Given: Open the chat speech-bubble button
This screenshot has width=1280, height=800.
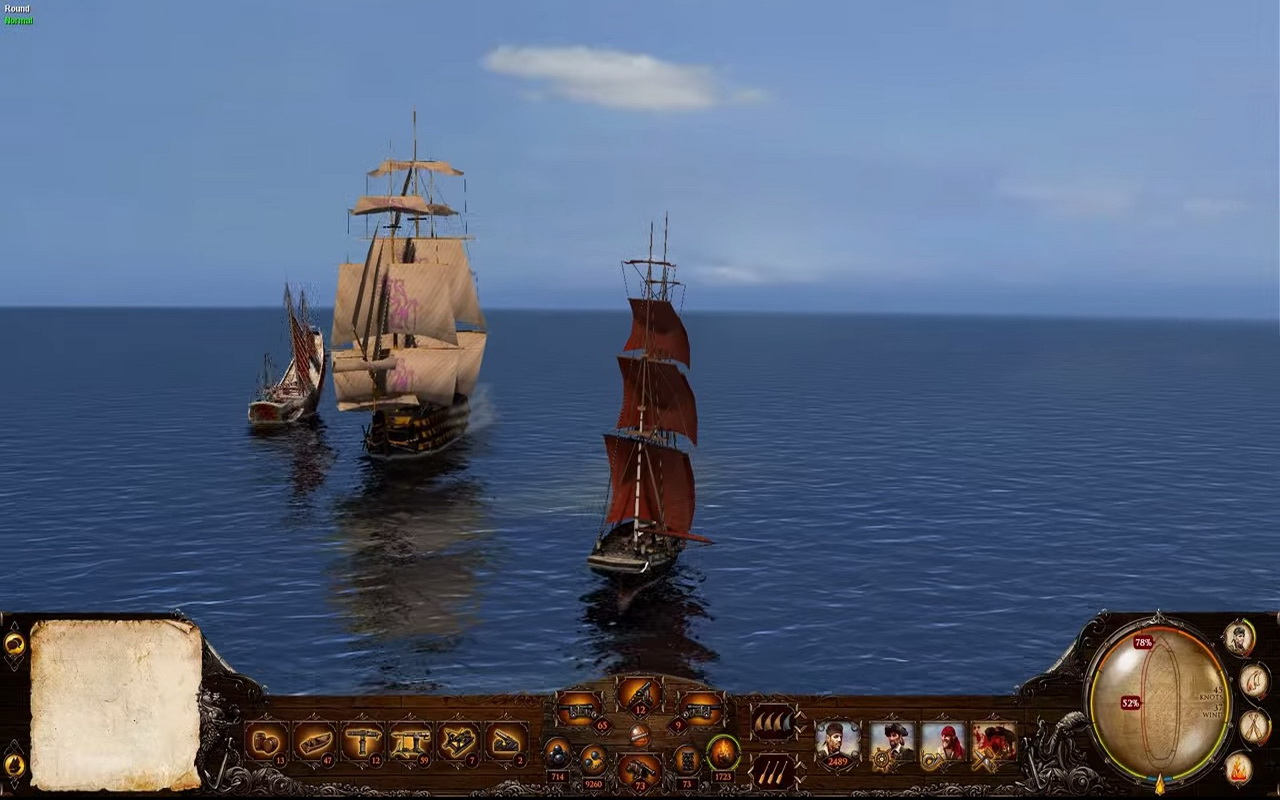Looking at the screenshot, I should 14,644.
